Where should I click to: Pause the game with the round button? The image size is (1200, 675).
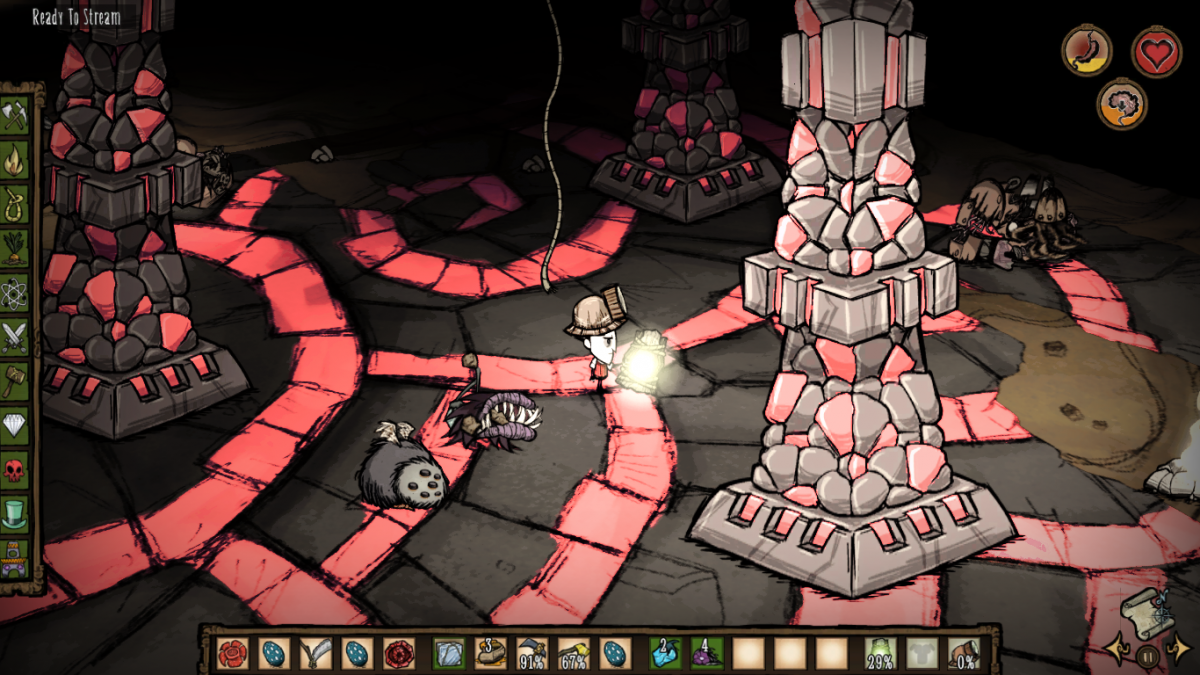pos(1148,657)
